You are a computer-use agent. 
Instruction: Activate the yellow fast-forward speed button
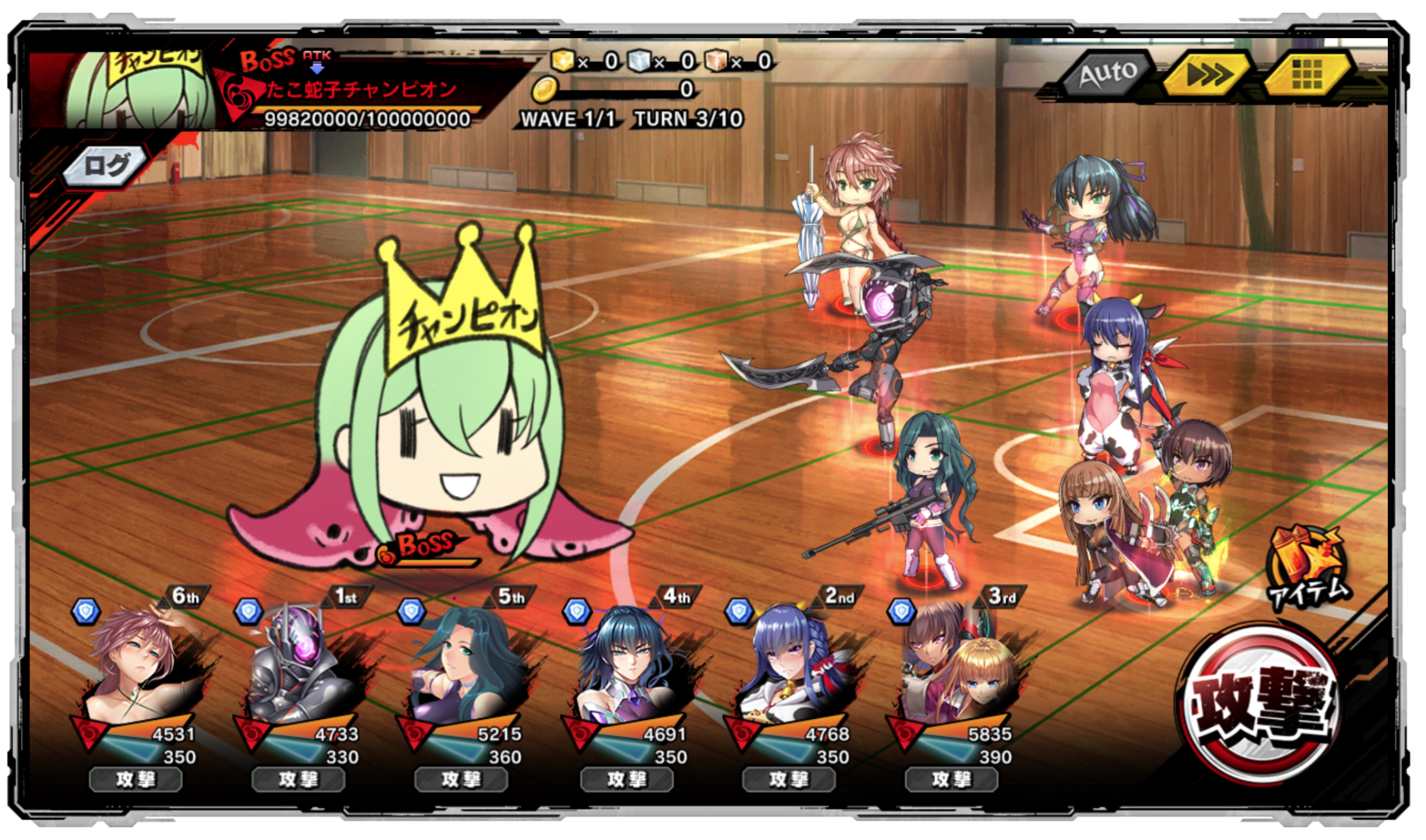[1207, 75]
